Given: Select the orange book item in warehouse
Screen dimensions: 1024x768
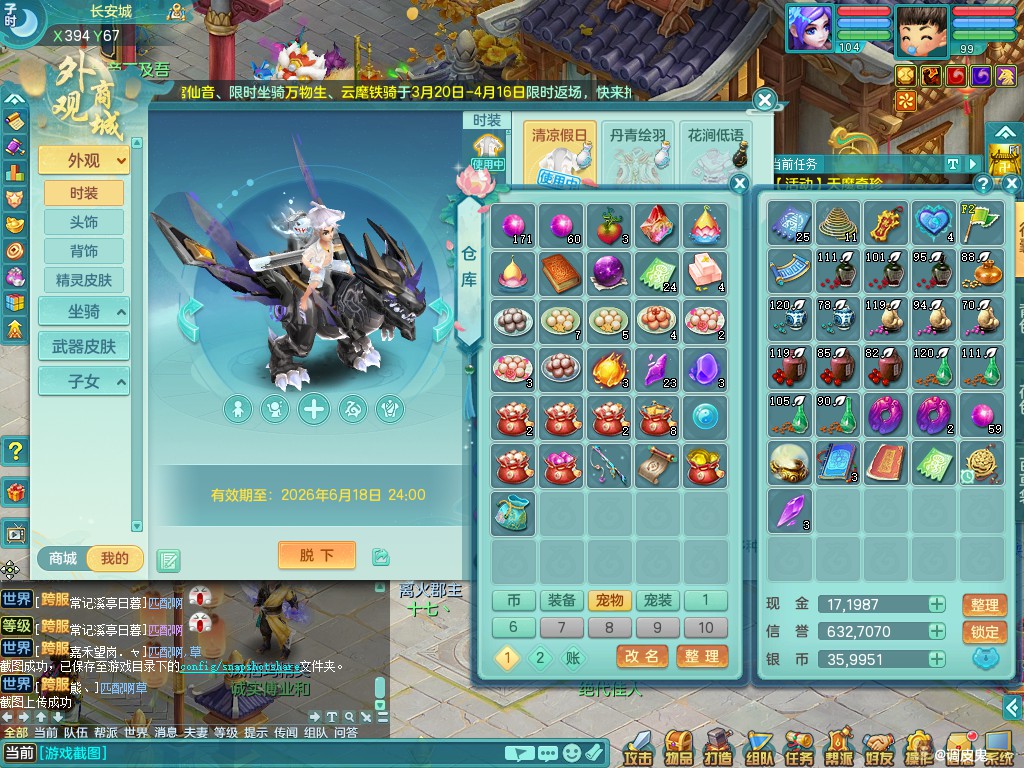Looking at the screenshot, I should [562, 273].
